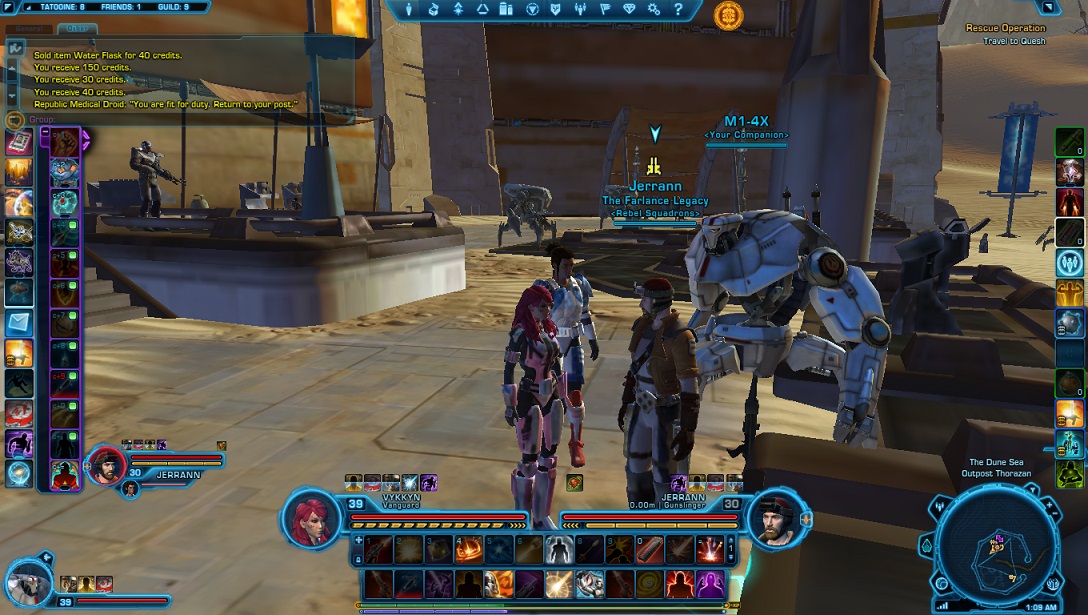Use the green meditating figure ability
Viewport: 1088px width, 615px height.
coord(1069,473)
